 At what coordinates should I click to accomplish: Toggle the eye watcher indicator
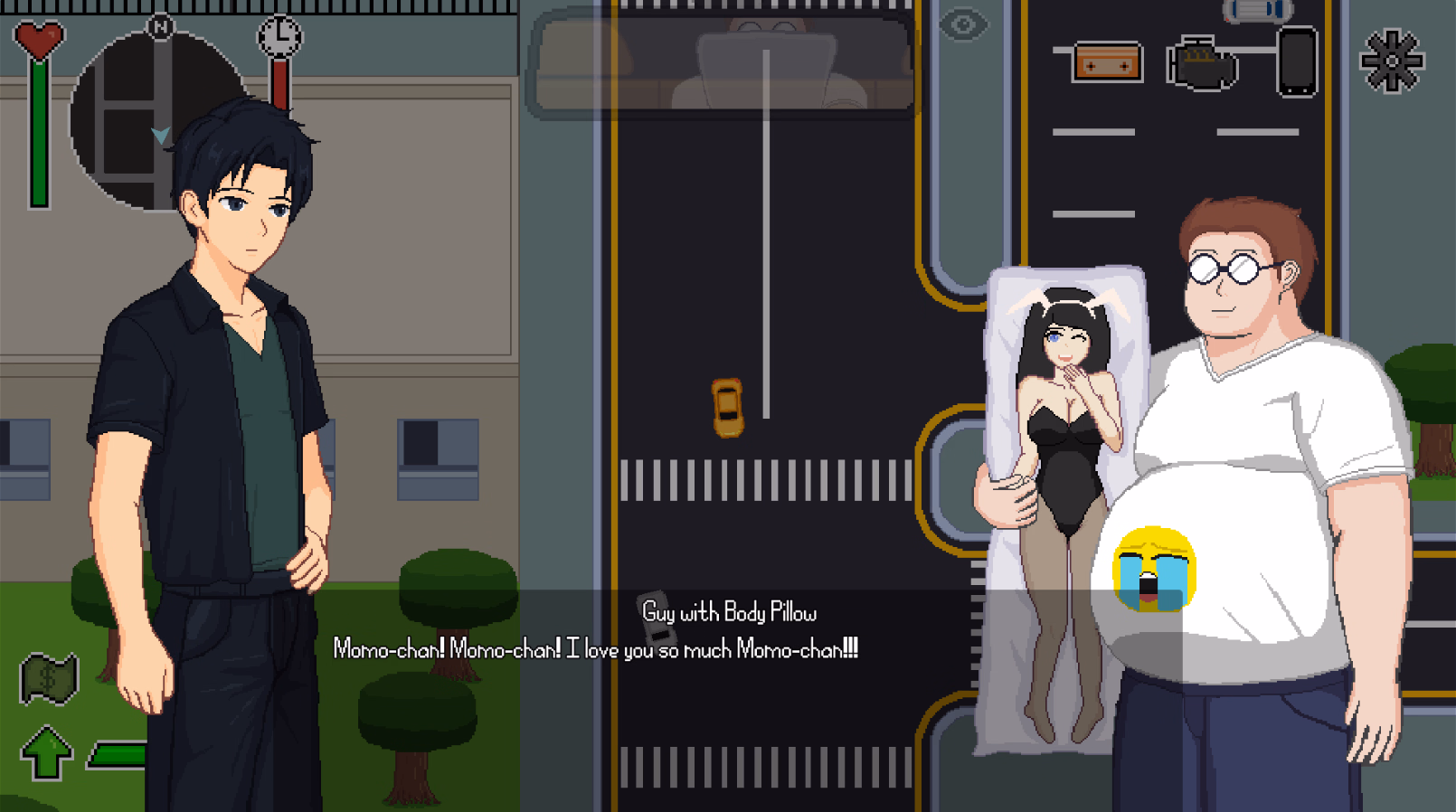[962, 24]
